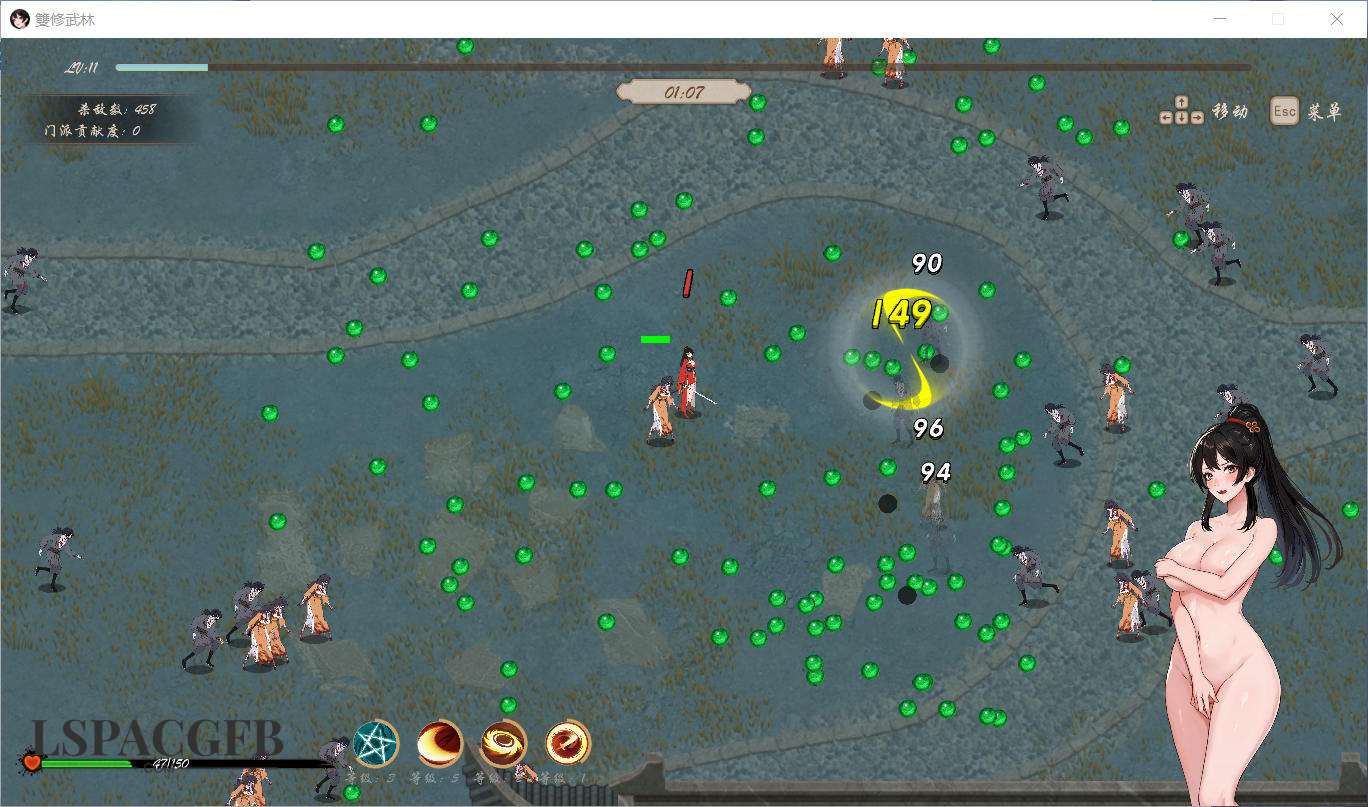Select the crescent slash skill icon

(440, 744)
